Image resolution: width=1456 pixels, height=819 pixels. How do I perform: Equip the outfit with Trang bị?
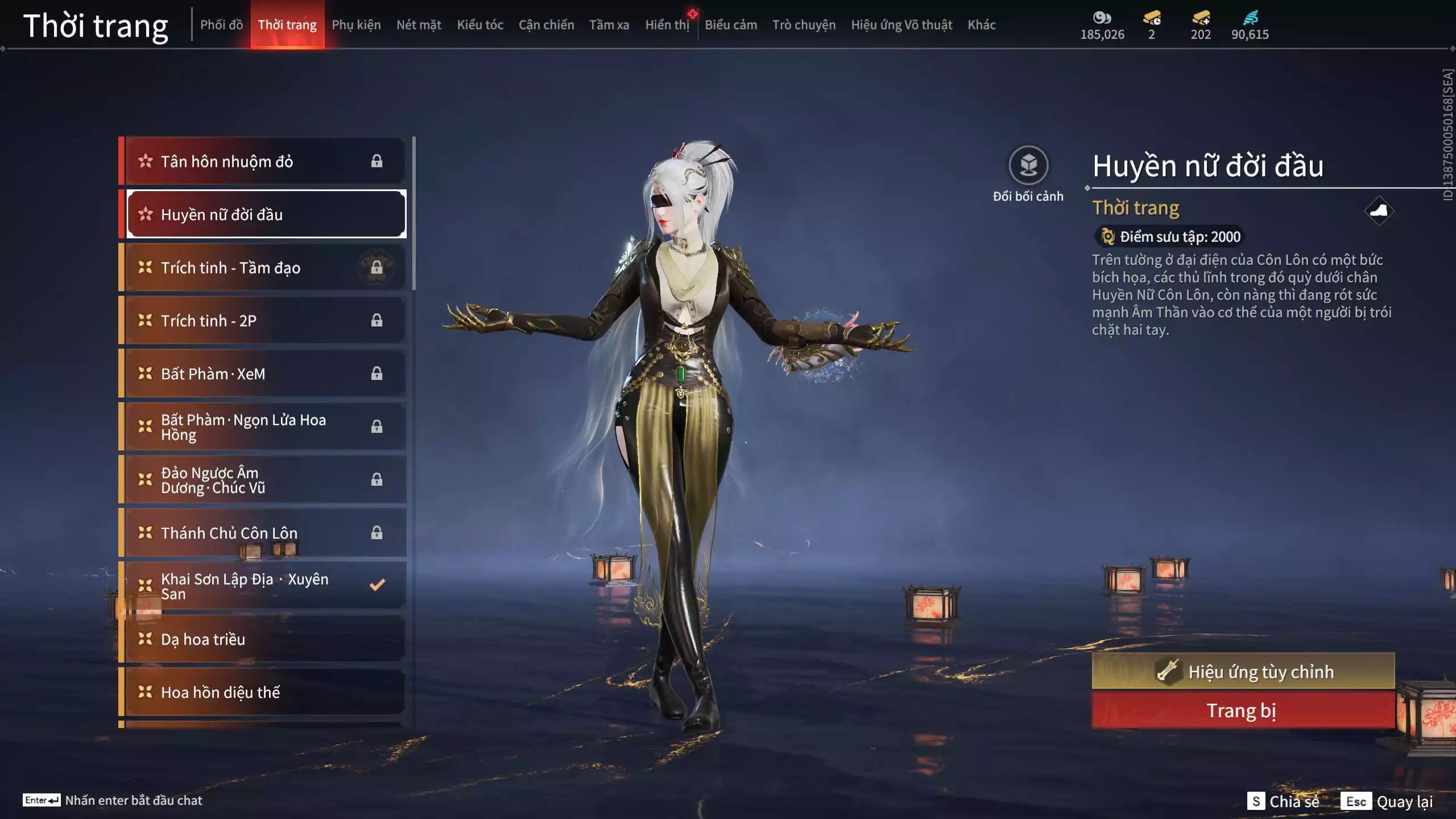point(1243,711)
